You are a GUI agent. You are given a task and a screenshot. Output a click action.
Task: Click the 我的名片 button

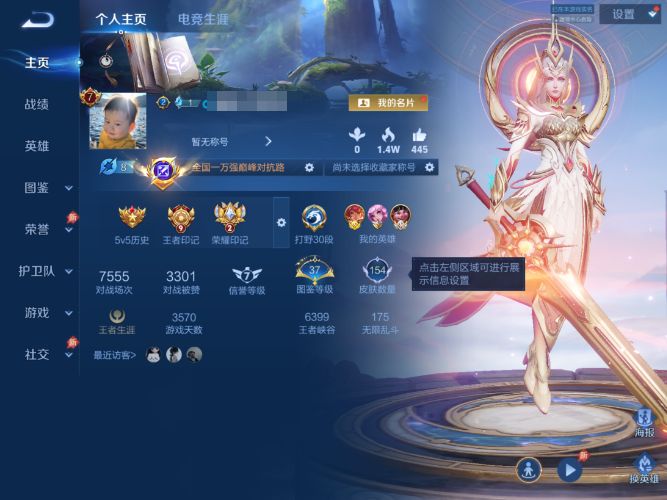[x=388, y=103]
